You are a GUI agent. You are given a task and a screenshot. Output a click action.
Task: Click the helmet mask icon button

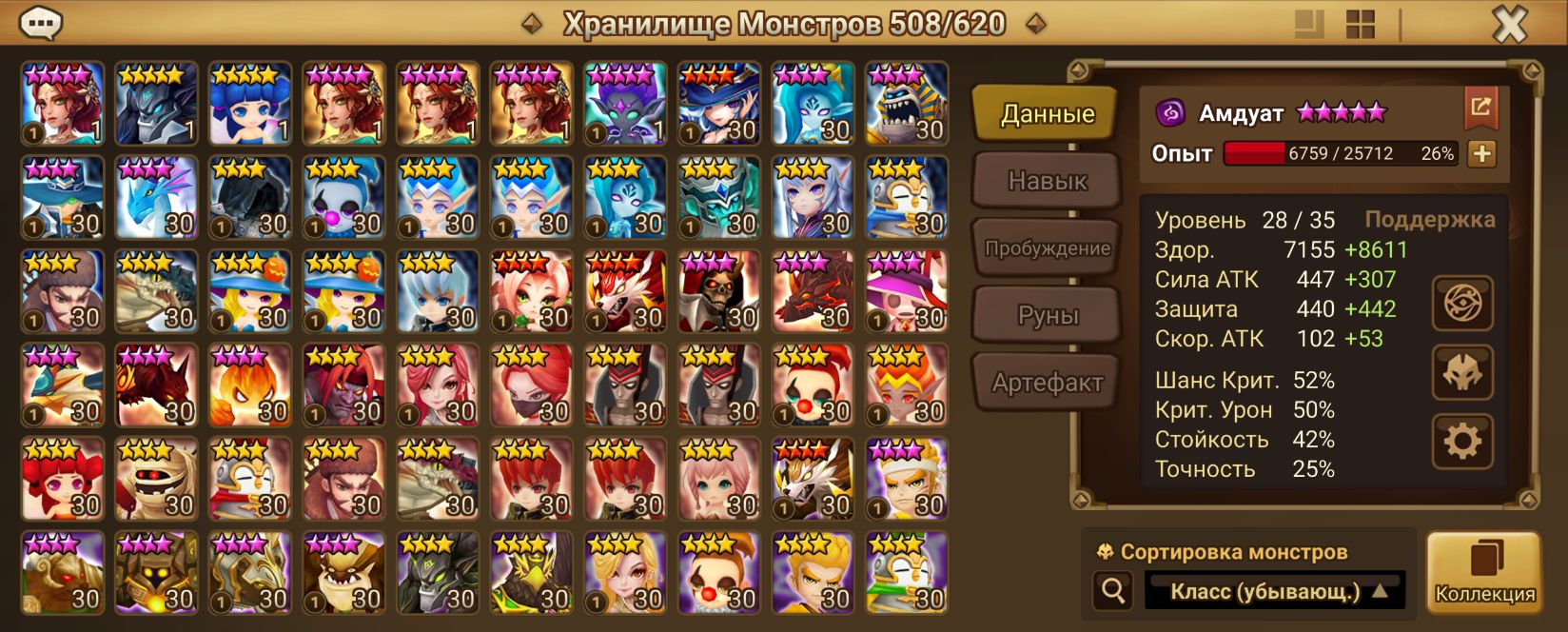click(1462, 373)
